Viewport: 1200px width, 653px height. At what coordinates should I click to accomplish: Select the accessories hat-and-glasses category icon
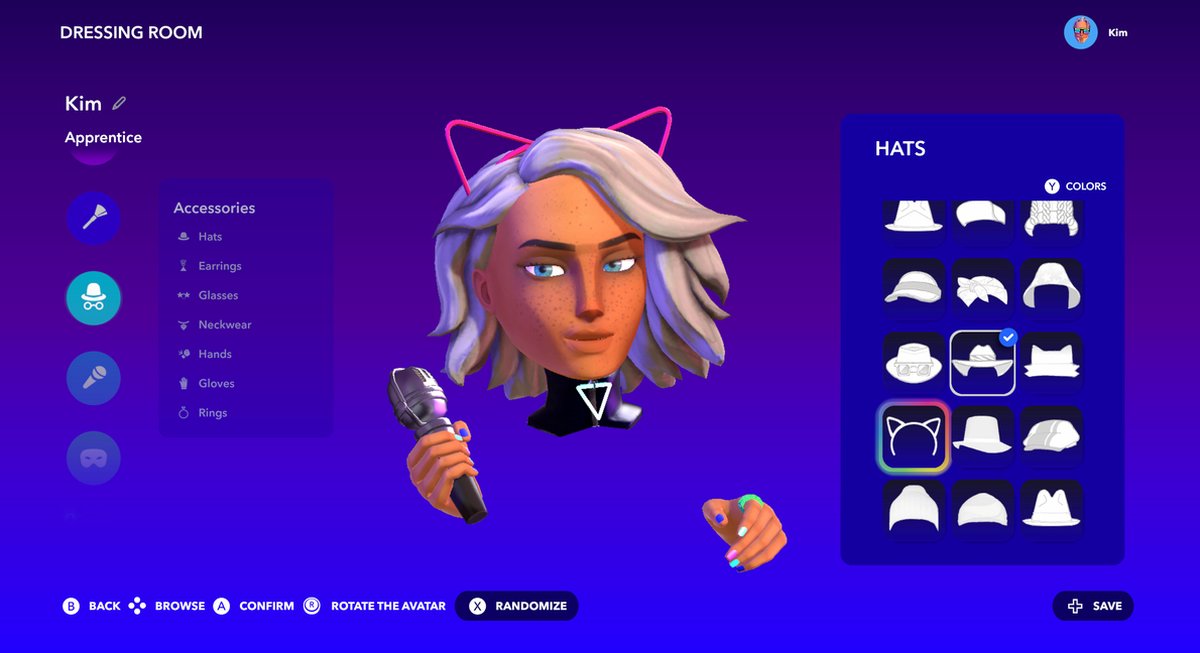94,298
